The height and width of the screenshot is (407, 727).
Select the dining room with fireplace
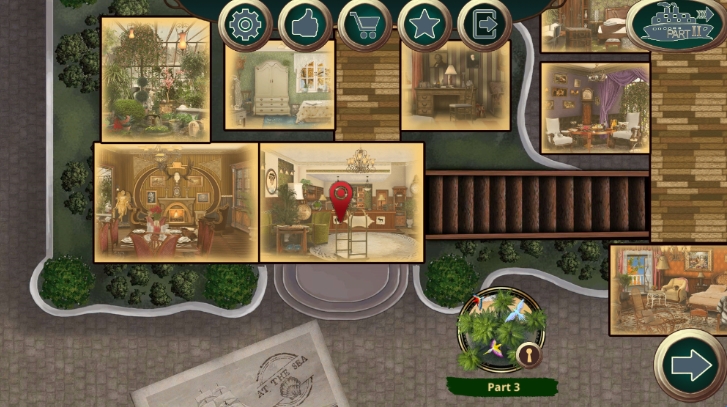point(176,203)
